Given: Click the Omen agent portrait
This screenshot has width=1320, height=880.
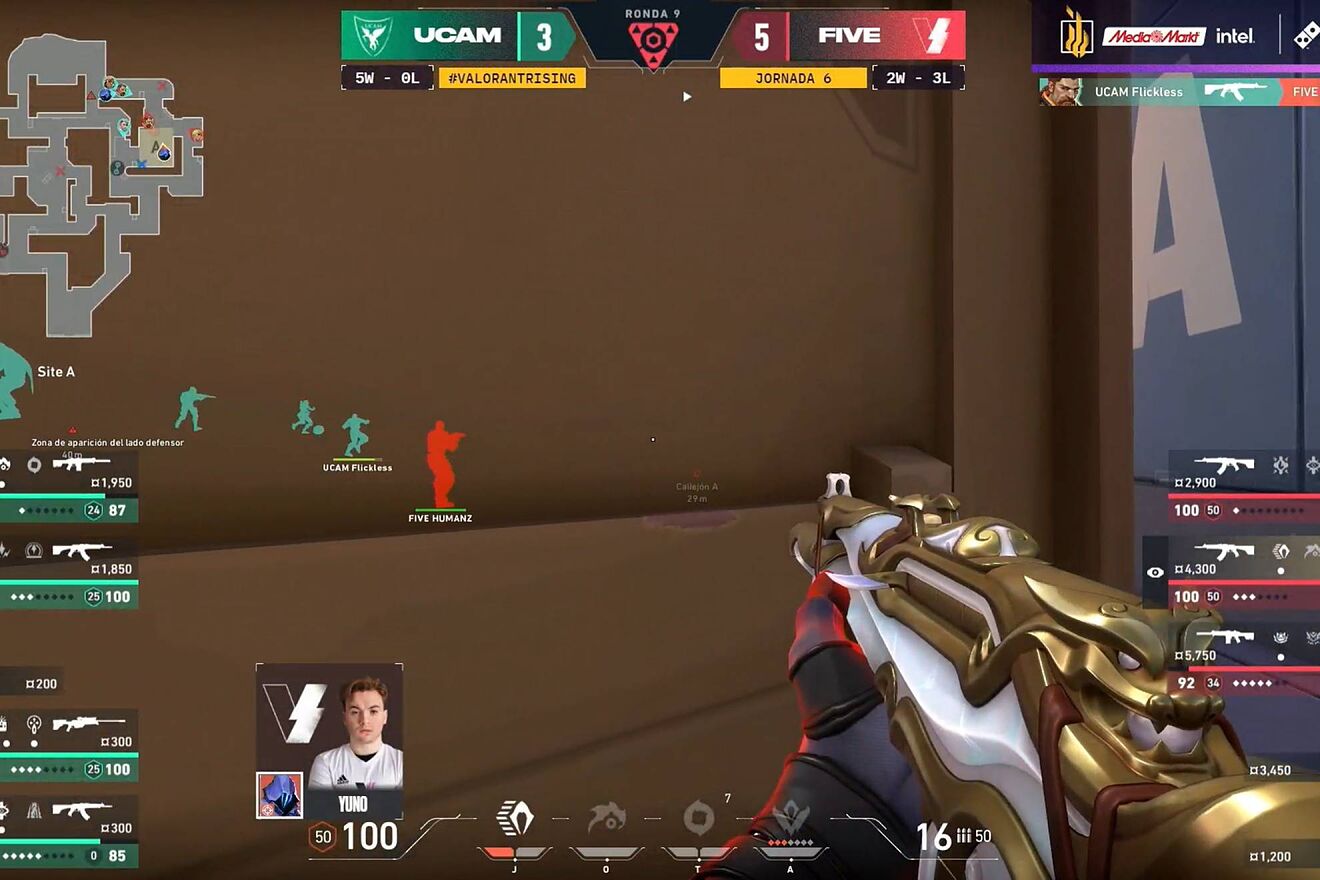Looking at the screenshot, I should [x=279, y=795].
